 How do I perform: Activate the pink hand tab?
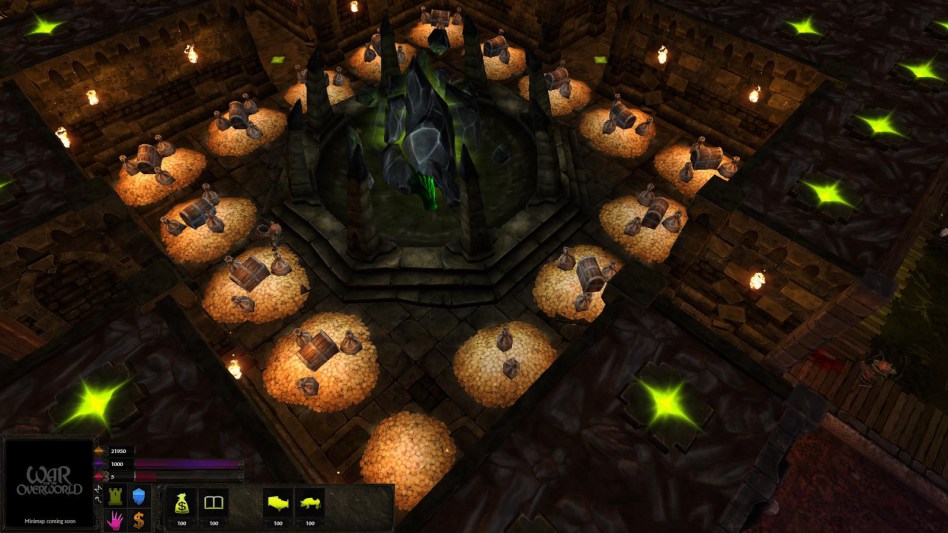(x=114, y=520)
